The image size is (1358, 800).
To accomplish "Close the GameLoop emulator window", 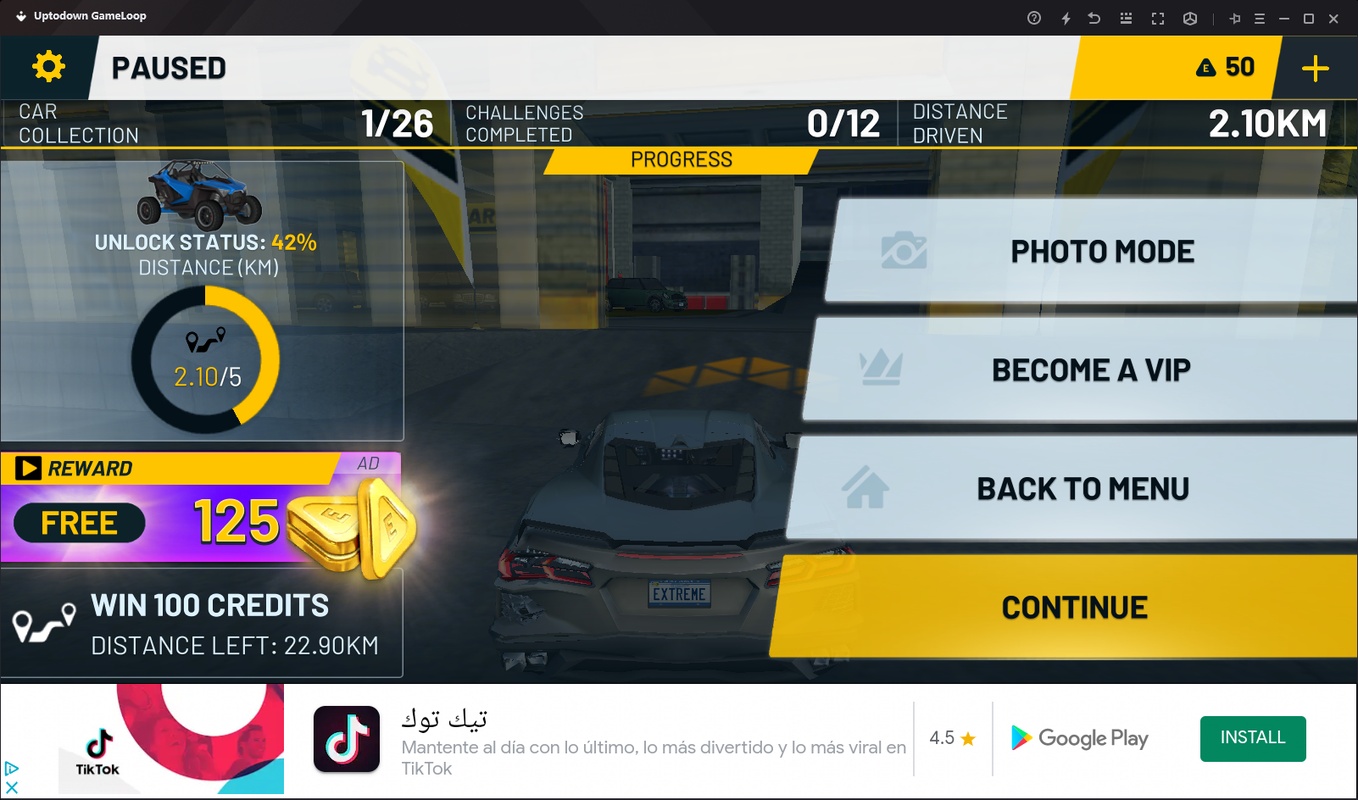I will 1333,18.
